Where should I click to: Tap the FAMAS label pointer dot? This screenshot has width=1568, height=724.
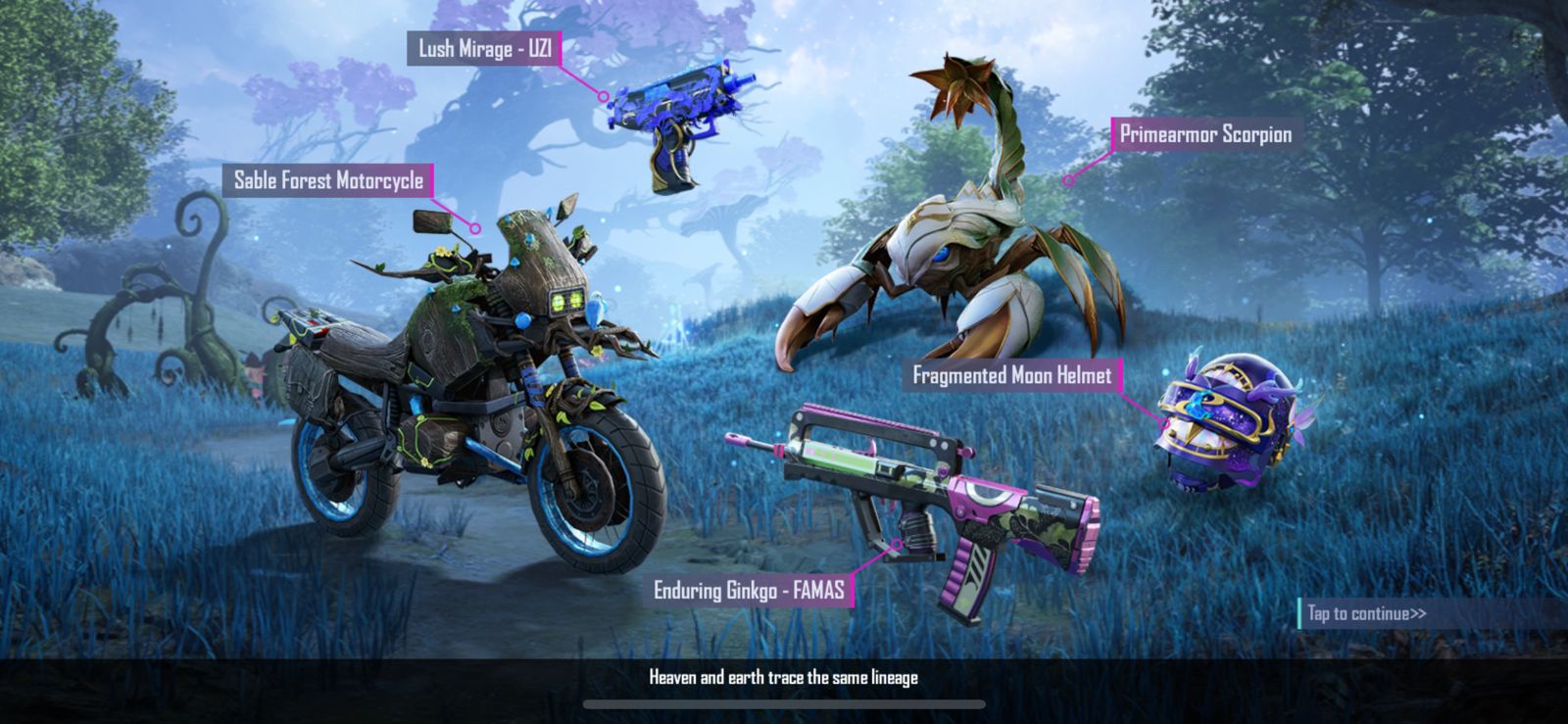(897, 541)
